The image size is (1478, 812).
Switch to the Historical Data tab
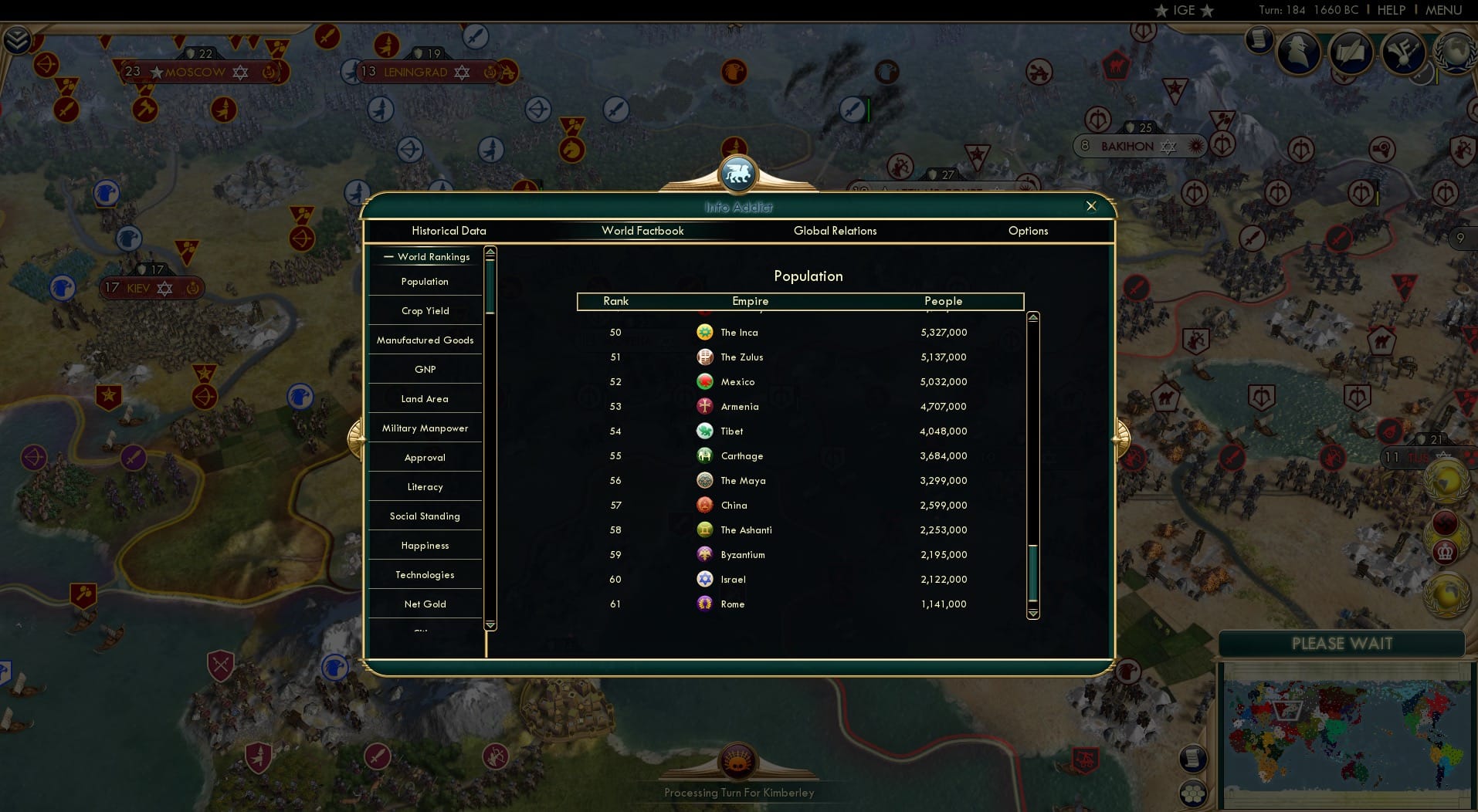449,231
